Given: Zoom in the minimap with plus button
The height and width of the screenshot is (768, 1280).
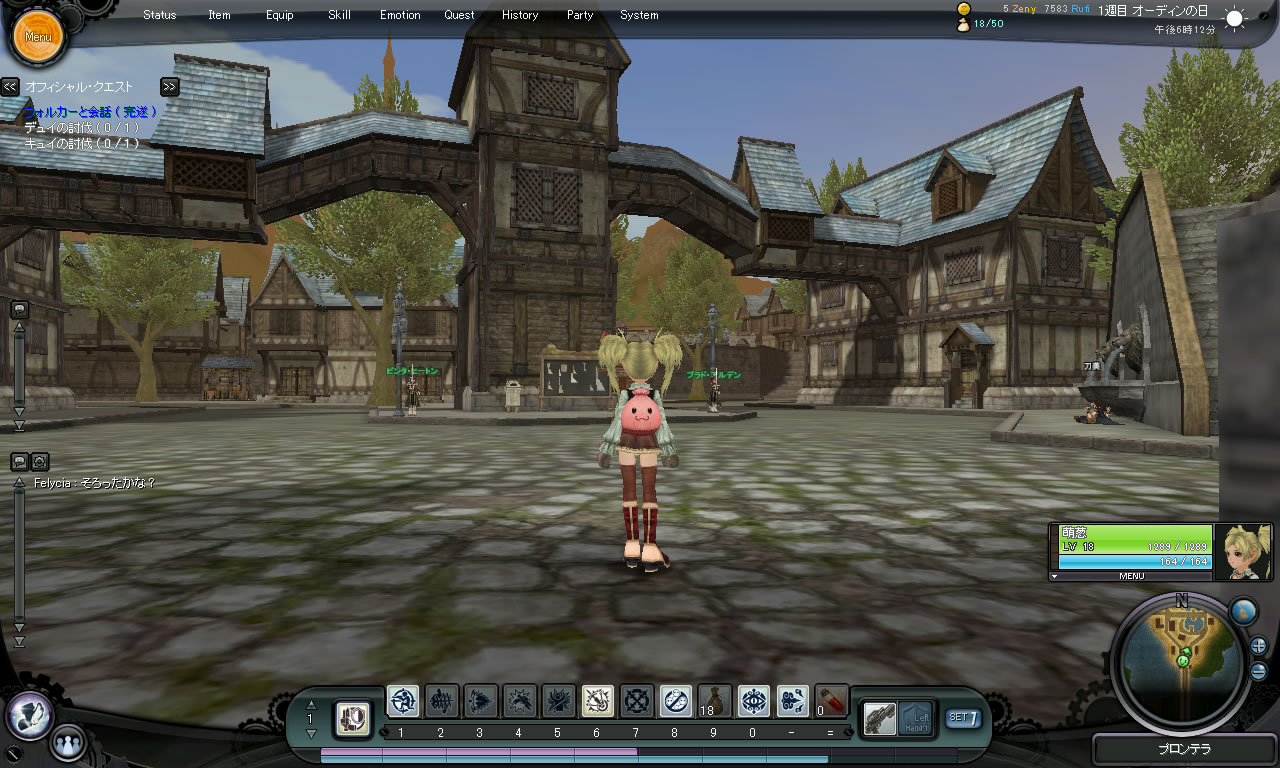Looking at the screenshot, I should click(1258, 646).
